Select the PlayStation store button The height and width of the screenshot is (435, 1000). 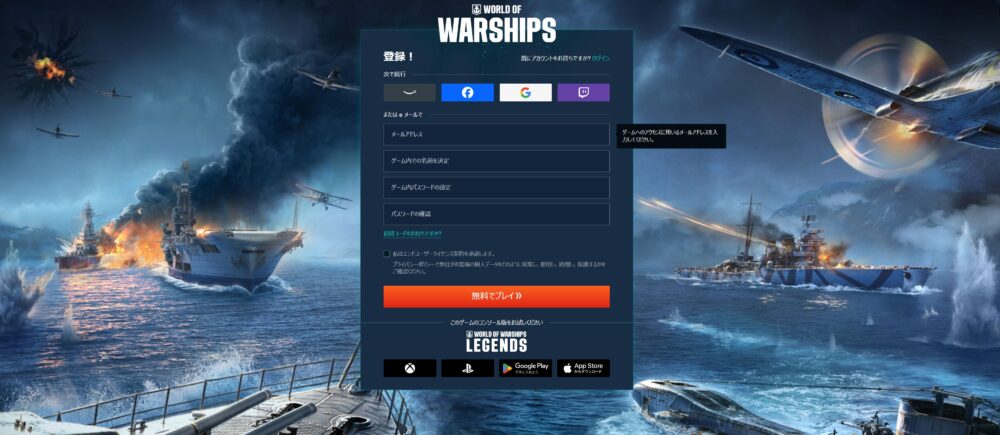467,368
